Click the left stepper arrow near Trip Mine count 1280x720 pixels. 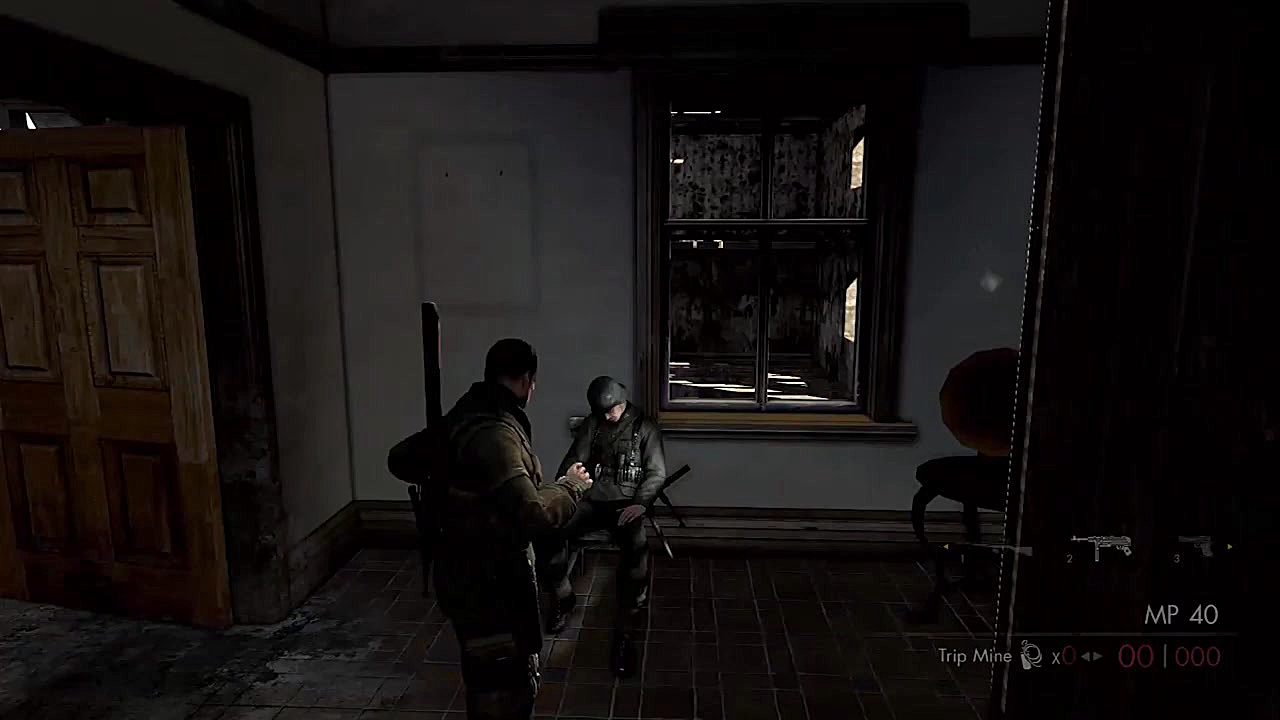[1084, 655]
